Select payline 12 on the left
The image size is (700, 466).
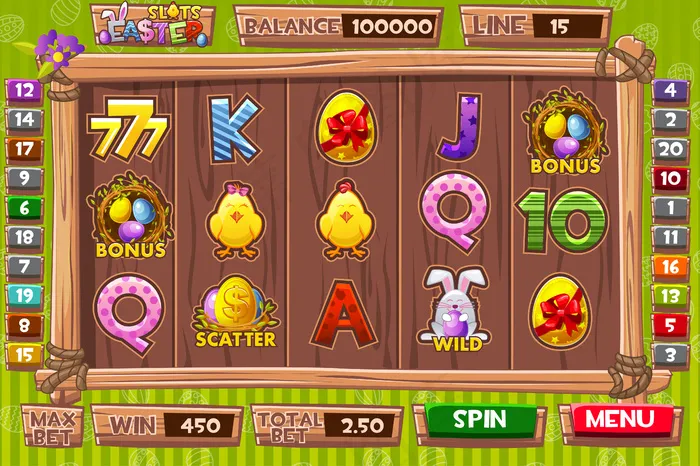pos(25,91)
